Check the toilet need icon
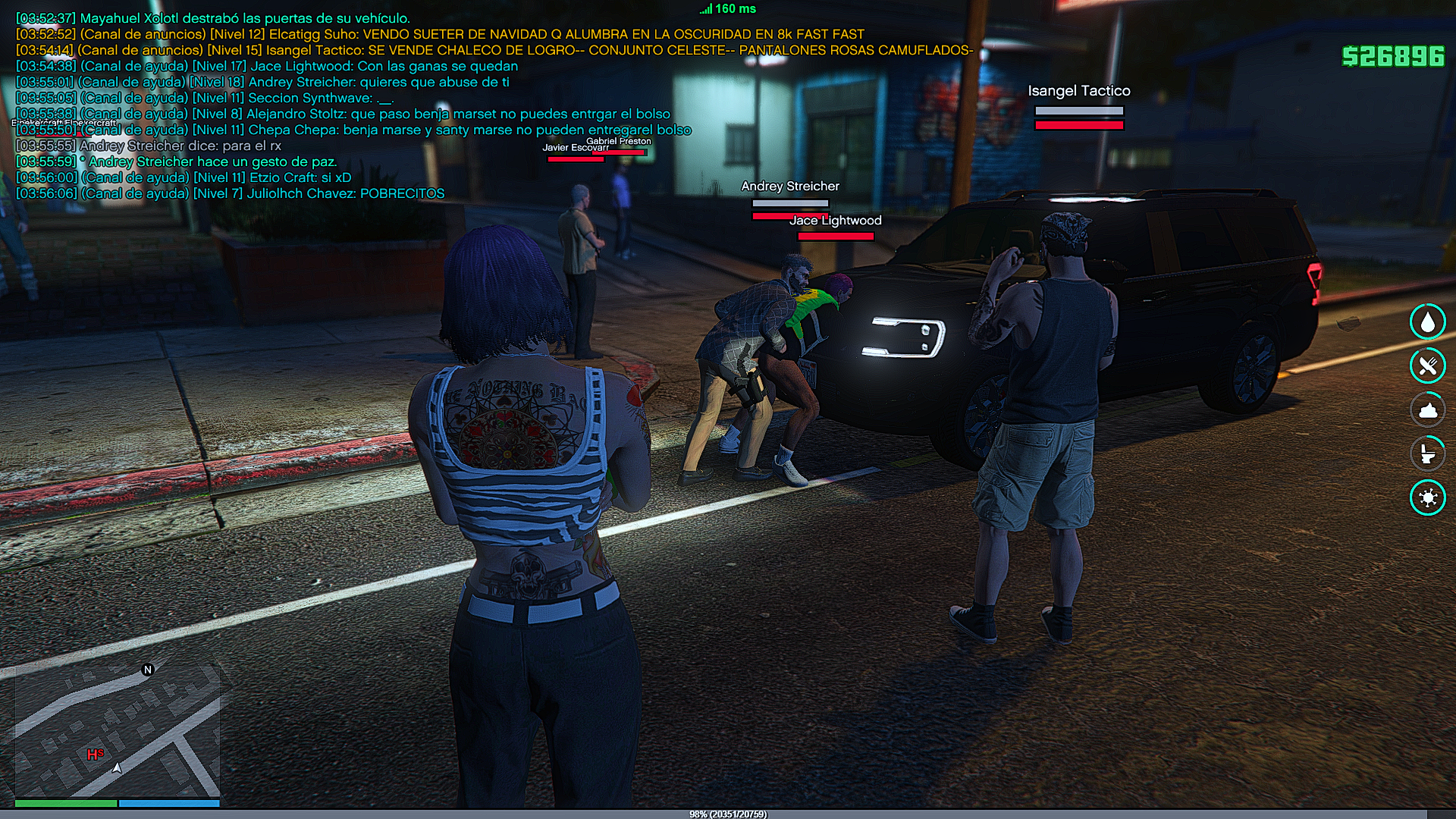The width and height of the screenshot is (1456, 819). tap(1428, 453)
